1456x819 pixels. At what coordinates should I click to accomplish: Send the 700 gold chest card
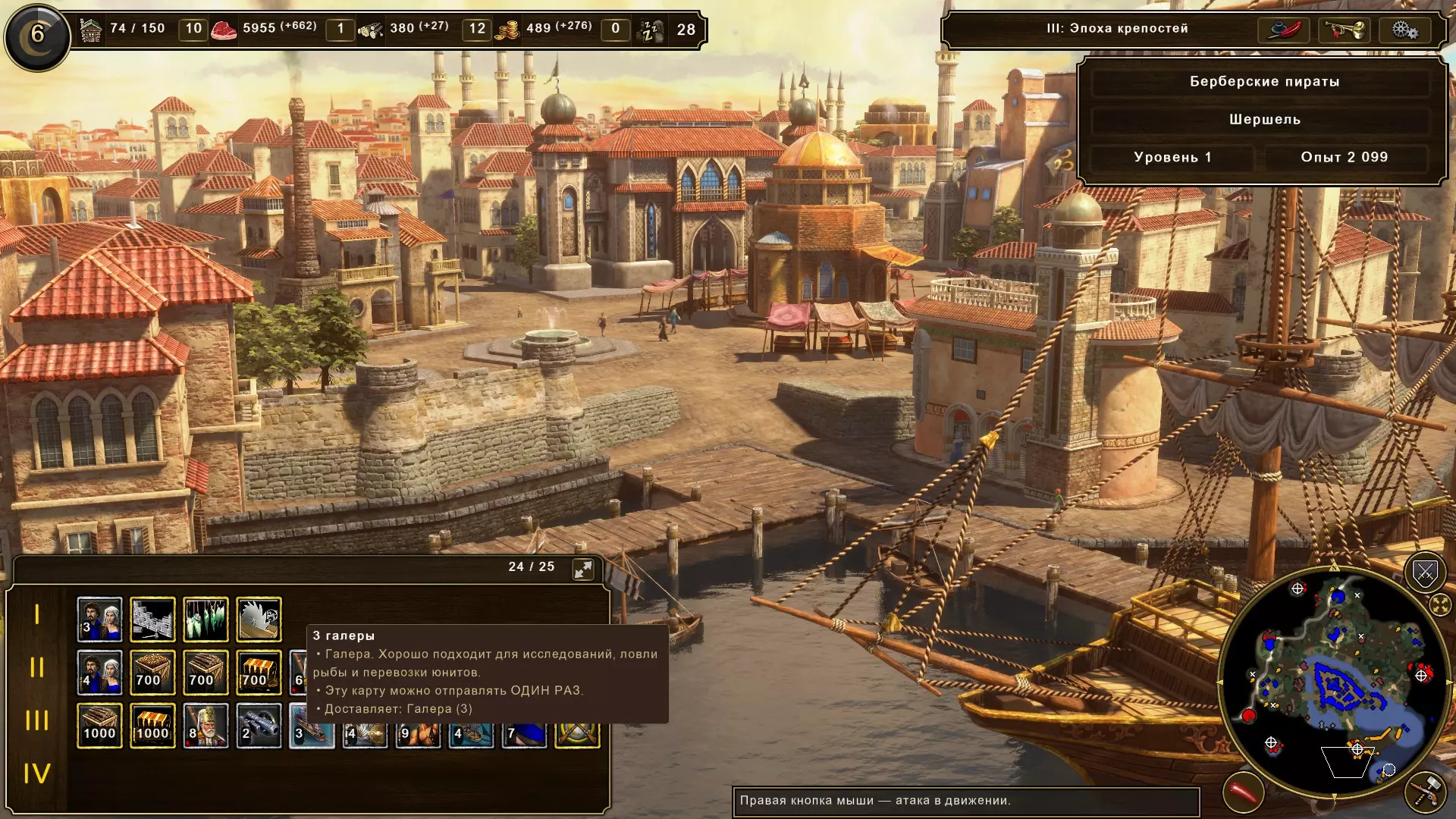259,673
